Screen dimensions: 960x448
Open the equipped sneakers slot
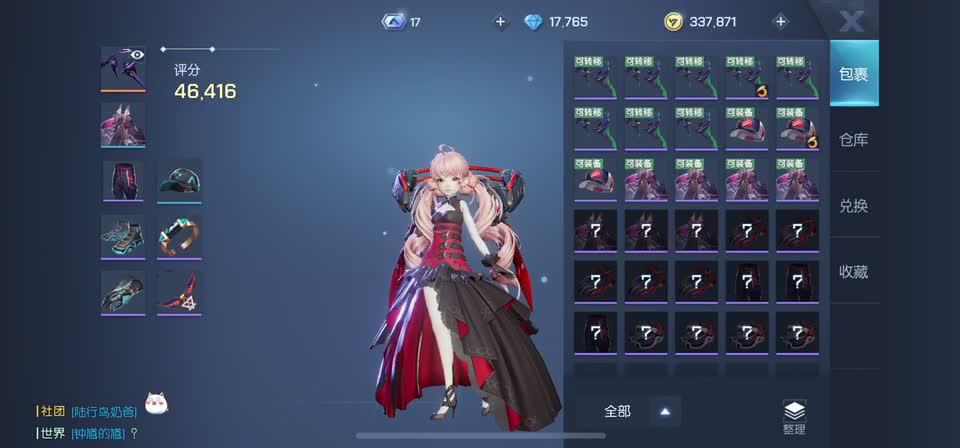[123, 236]
